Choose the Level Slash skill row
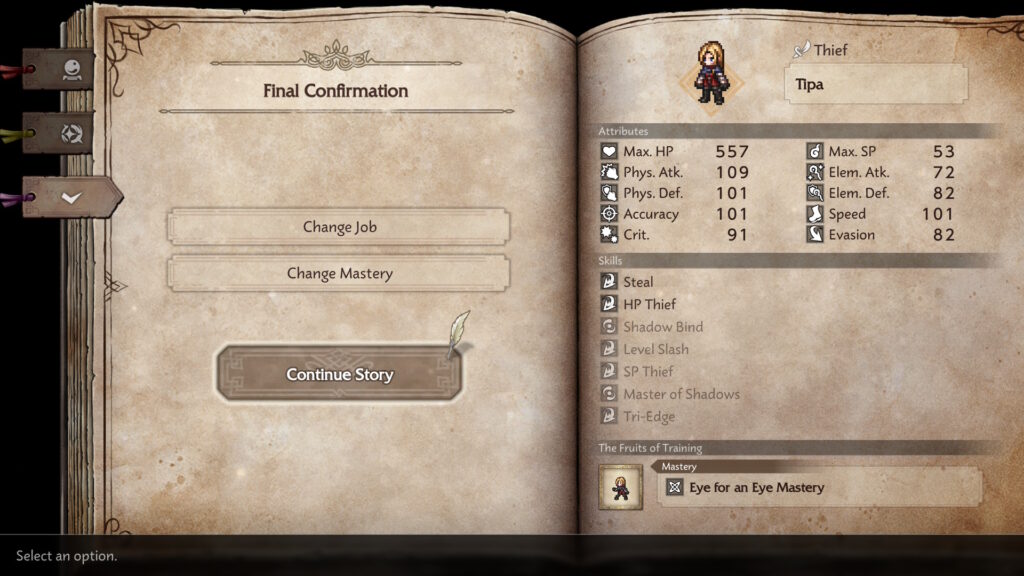The height and width of the screenshot is (576, 1024). tap(655, 349)
